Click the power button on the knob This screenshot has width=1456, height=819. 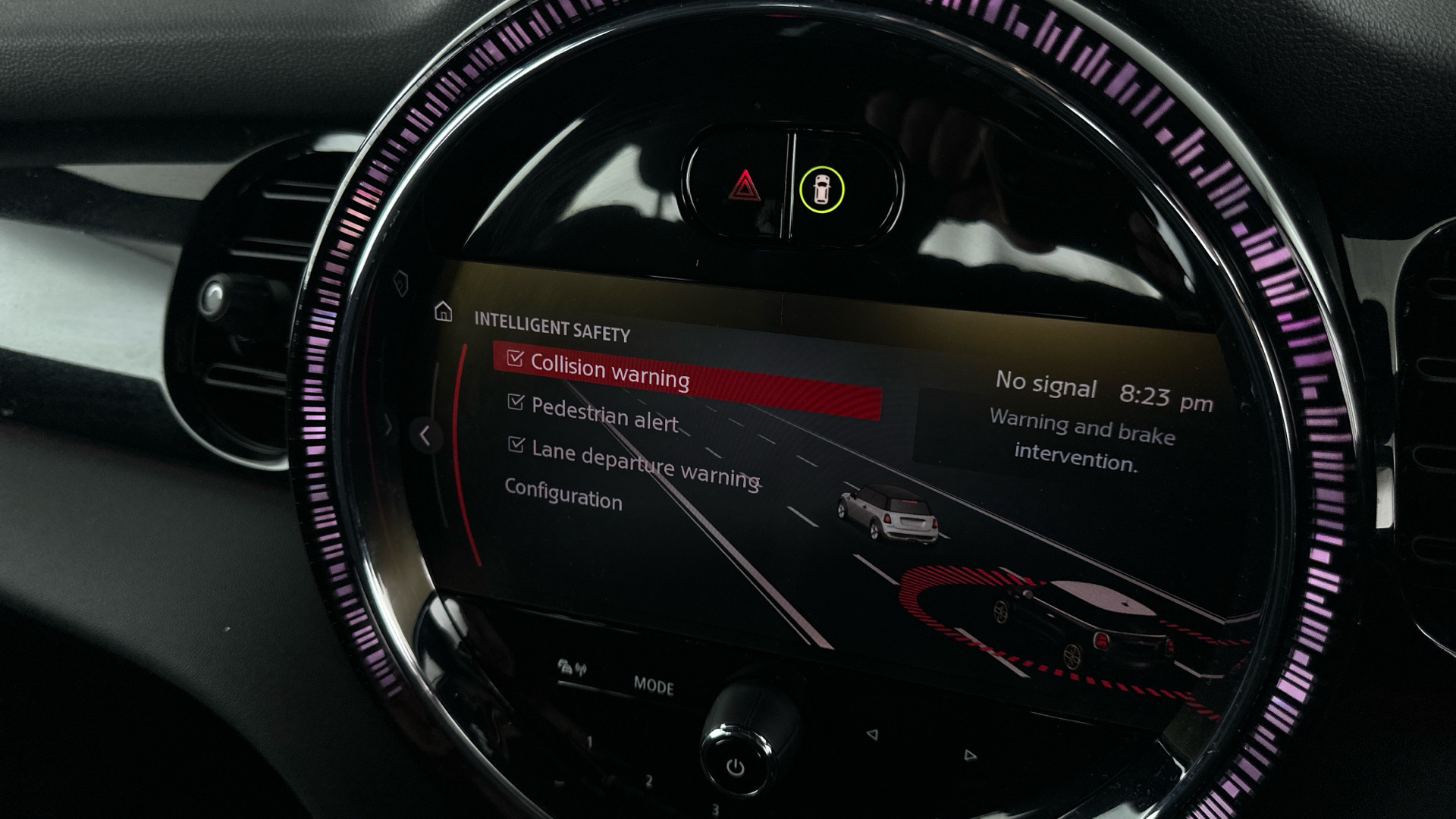click(735, 767)
